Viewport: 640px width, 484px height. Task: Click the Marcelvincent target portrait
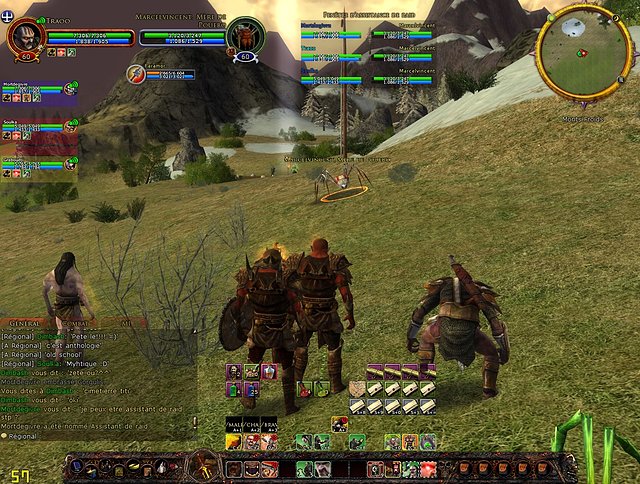[x=245, y=37]
